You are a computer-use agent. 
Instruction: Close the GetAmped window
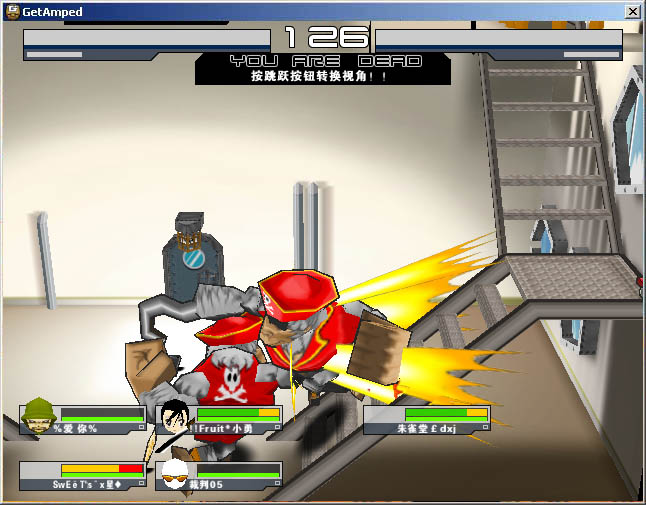[632, 12]
